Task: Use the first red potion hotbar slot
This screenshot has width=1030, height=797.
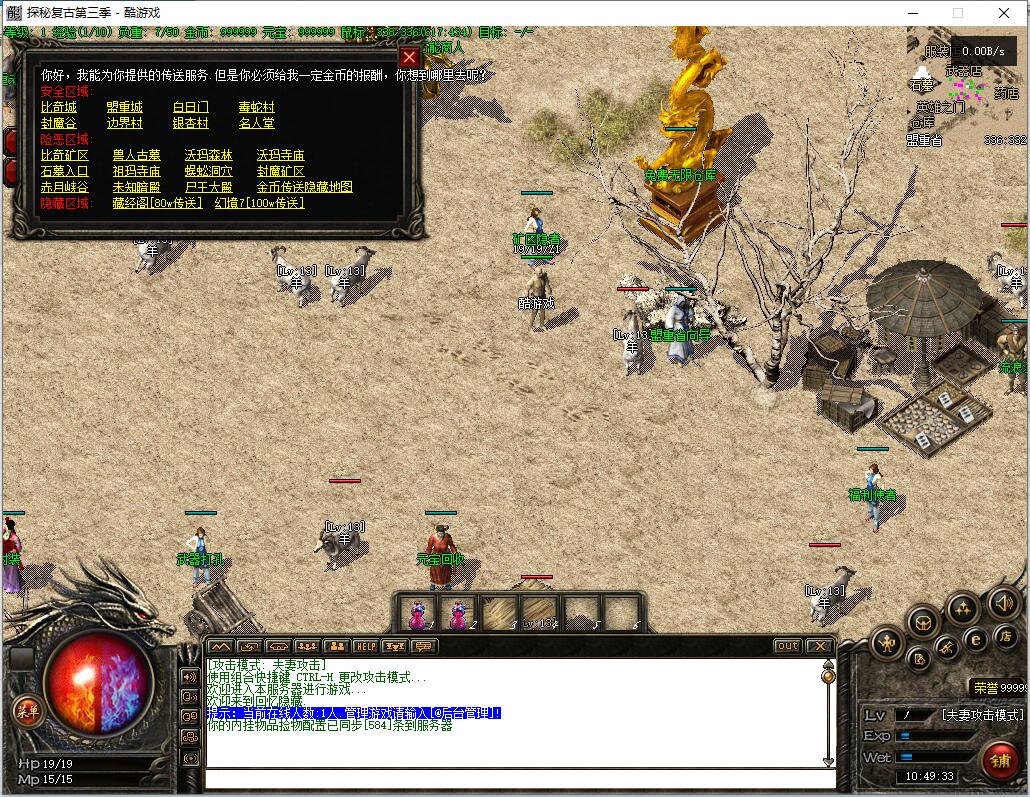Action: coord(415,613)
